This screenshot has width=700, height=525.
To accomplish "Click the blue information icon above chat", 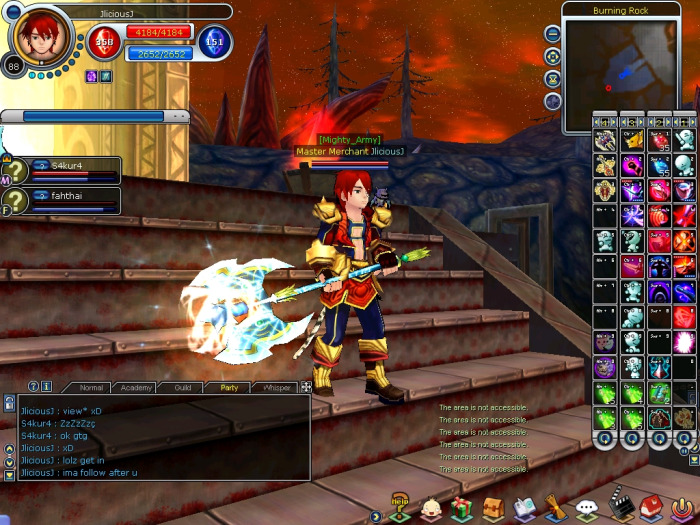I will point(46,386).
